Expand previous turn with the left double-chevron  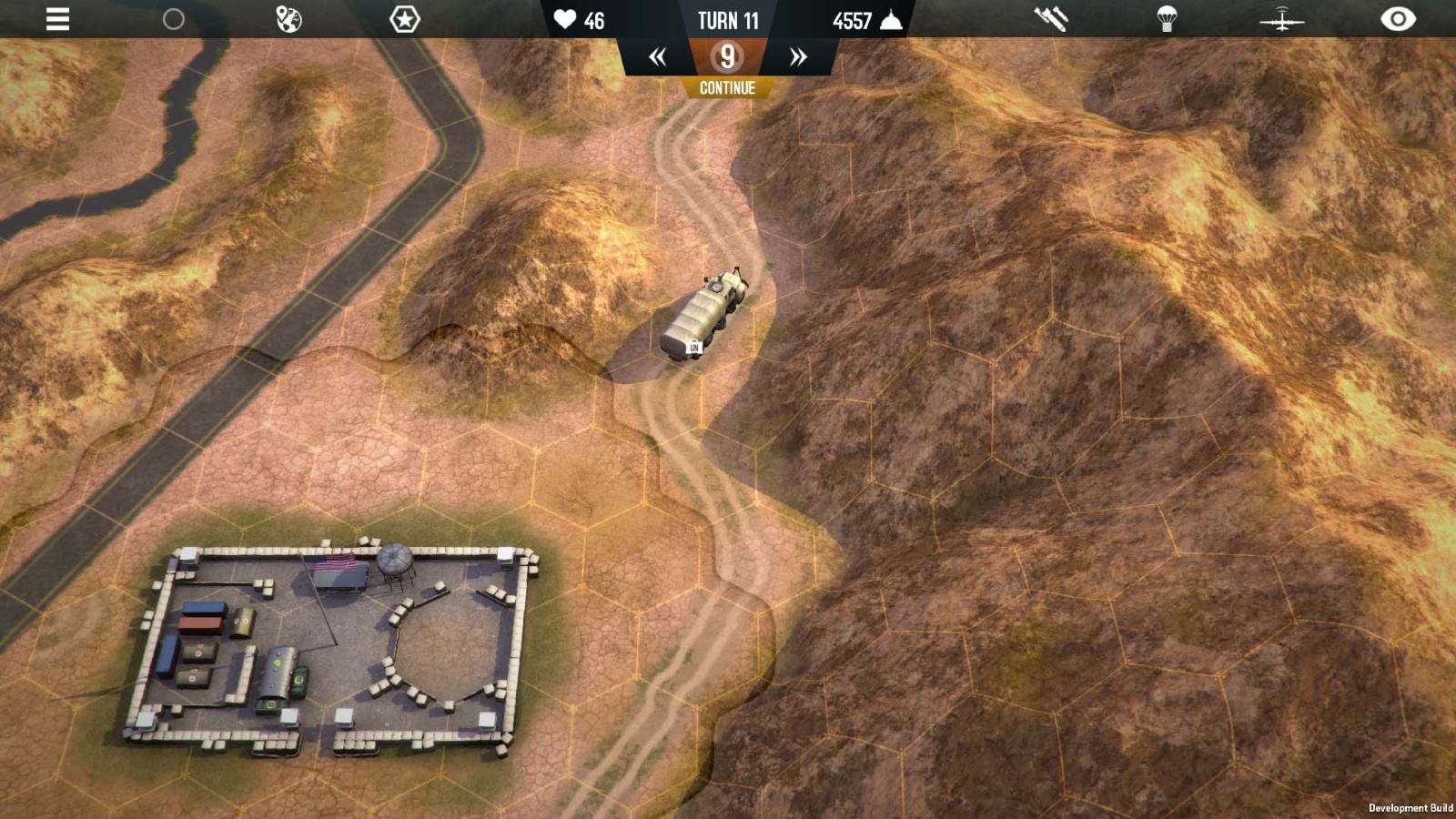coord(659,56)
